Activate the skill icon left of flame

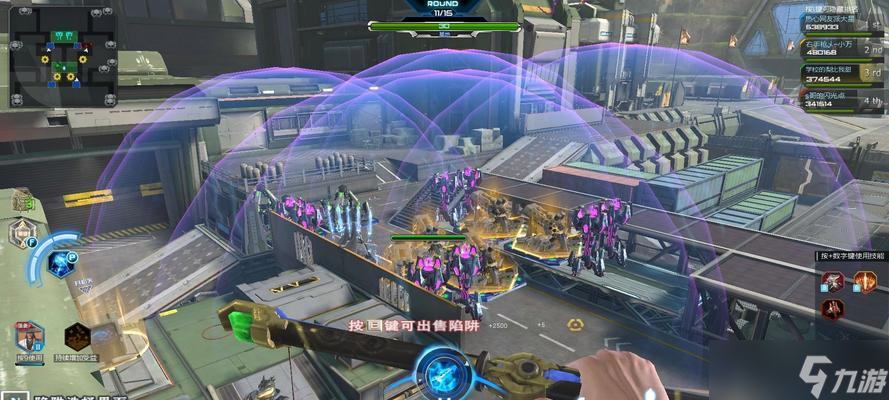pos(832,281)
